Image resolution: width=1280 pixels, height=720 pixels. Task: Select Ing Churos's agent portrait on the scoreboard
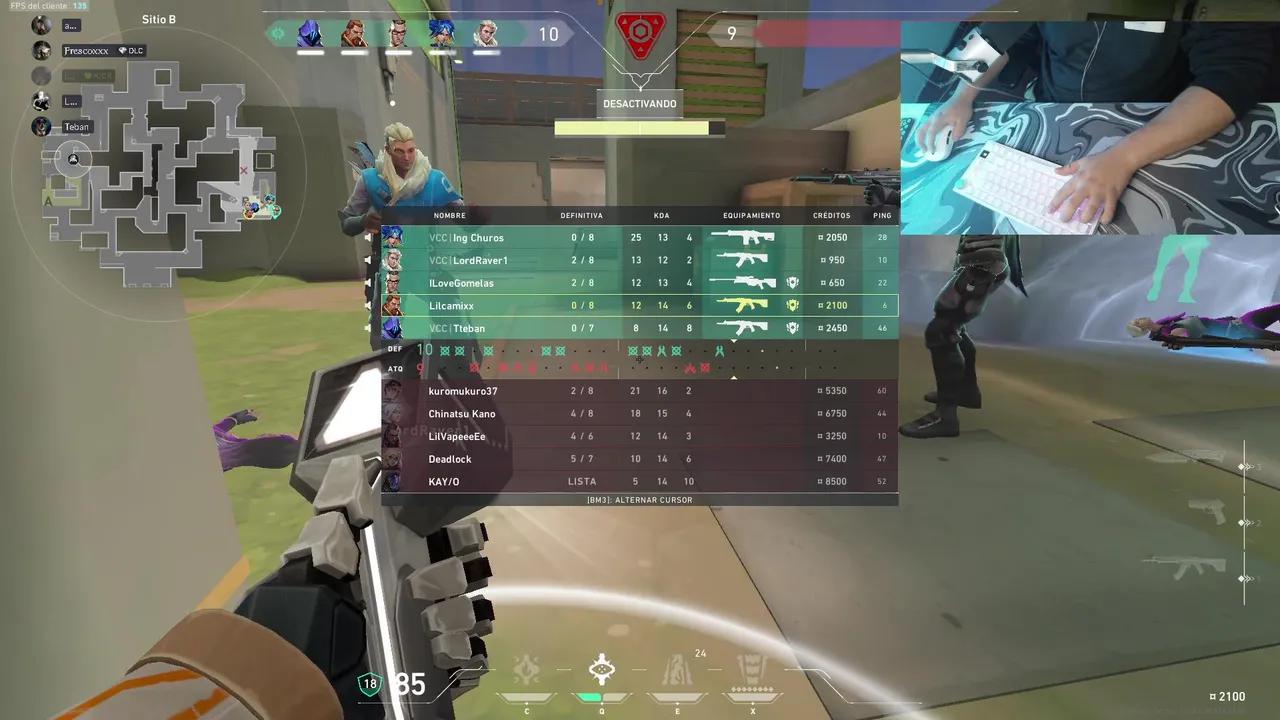(394, 237)
